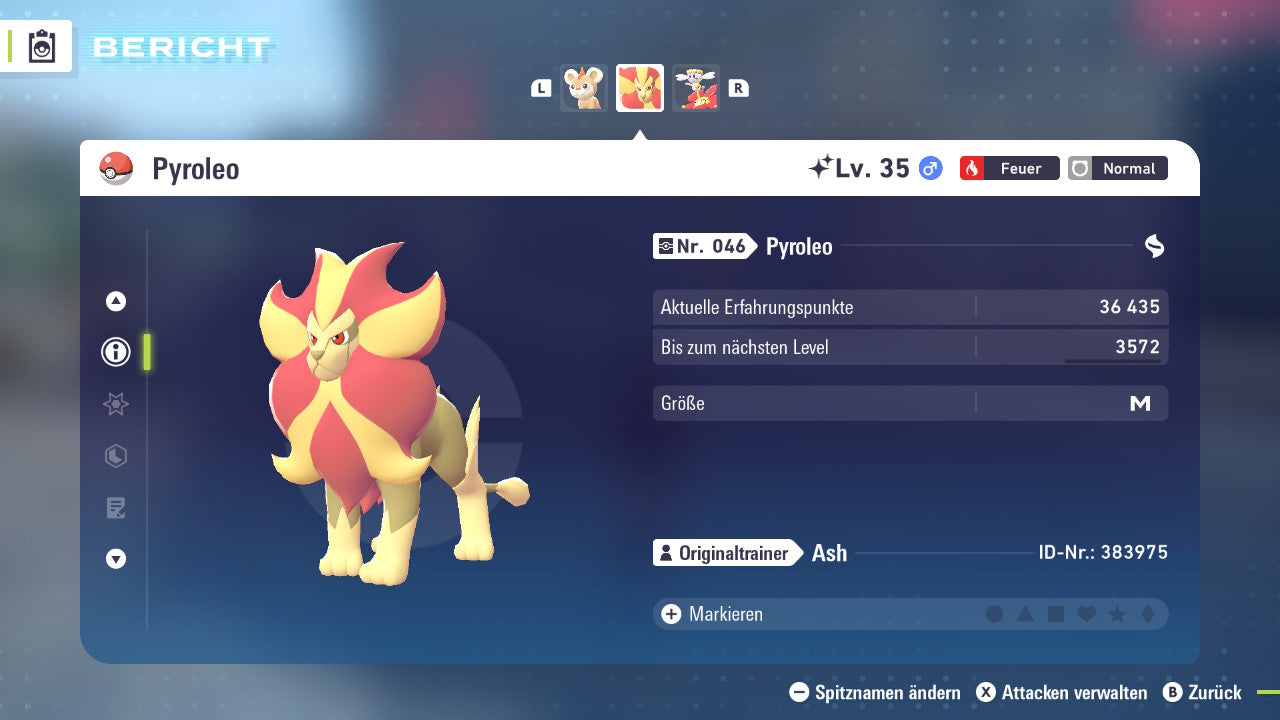Collapse to the previous page with the up arrow
This screenshot has width=1280, height=720.
(x=115, y=300)
